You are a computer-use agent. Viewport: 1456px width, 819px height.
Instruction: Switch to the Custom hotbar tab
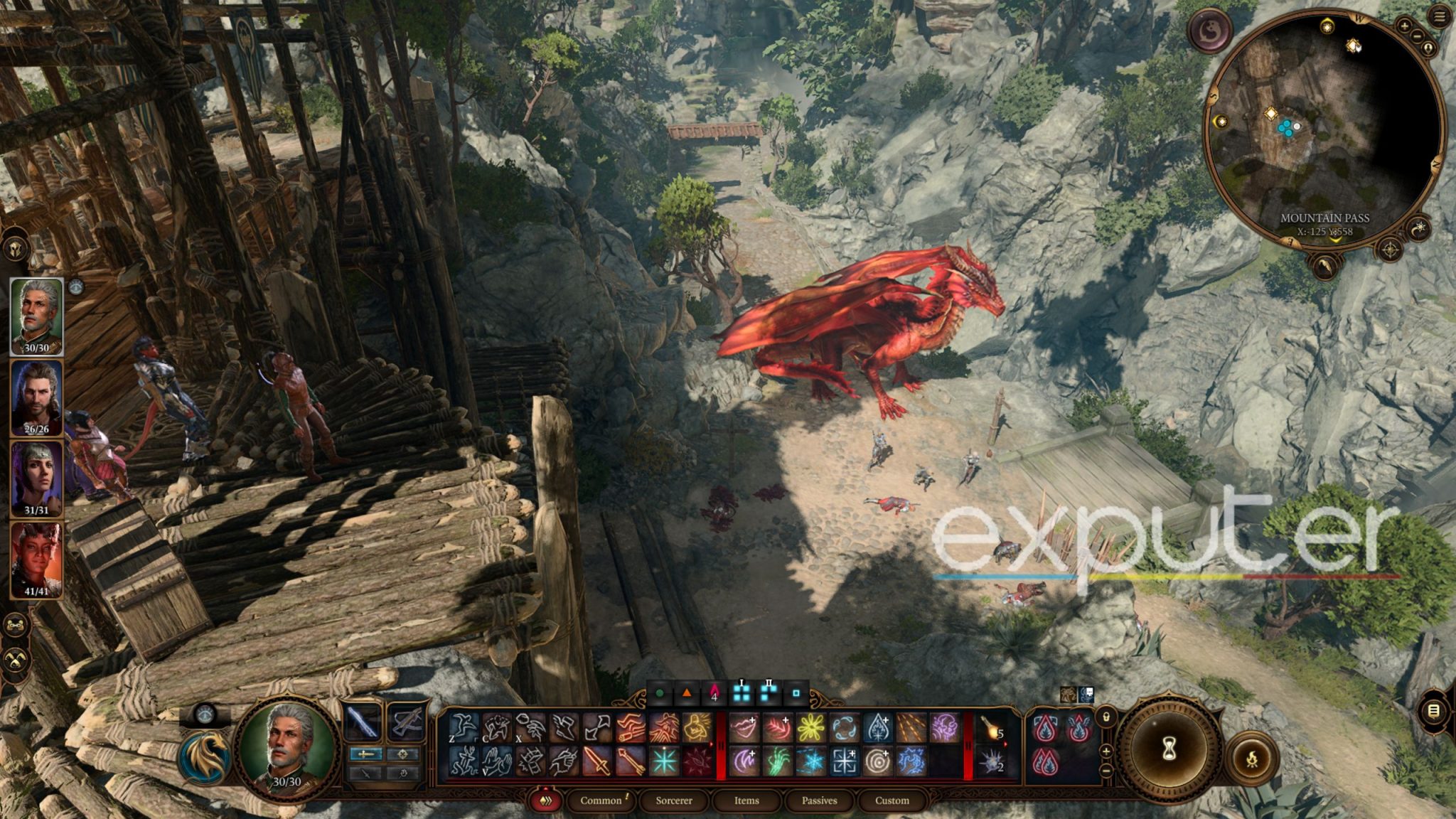pyautogui.click(x=892, y=801)
